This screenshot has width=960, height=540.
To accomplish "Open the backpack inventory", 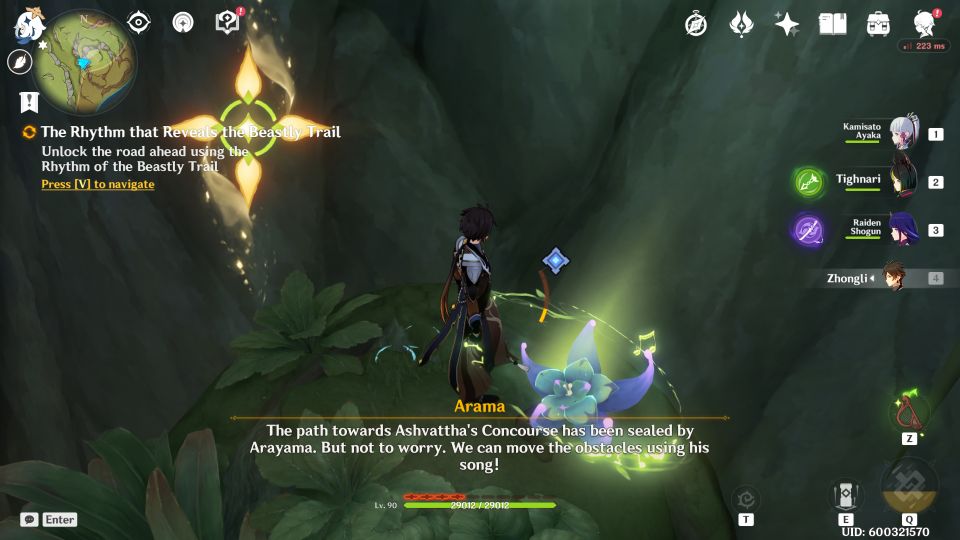I will click(878, 24).
